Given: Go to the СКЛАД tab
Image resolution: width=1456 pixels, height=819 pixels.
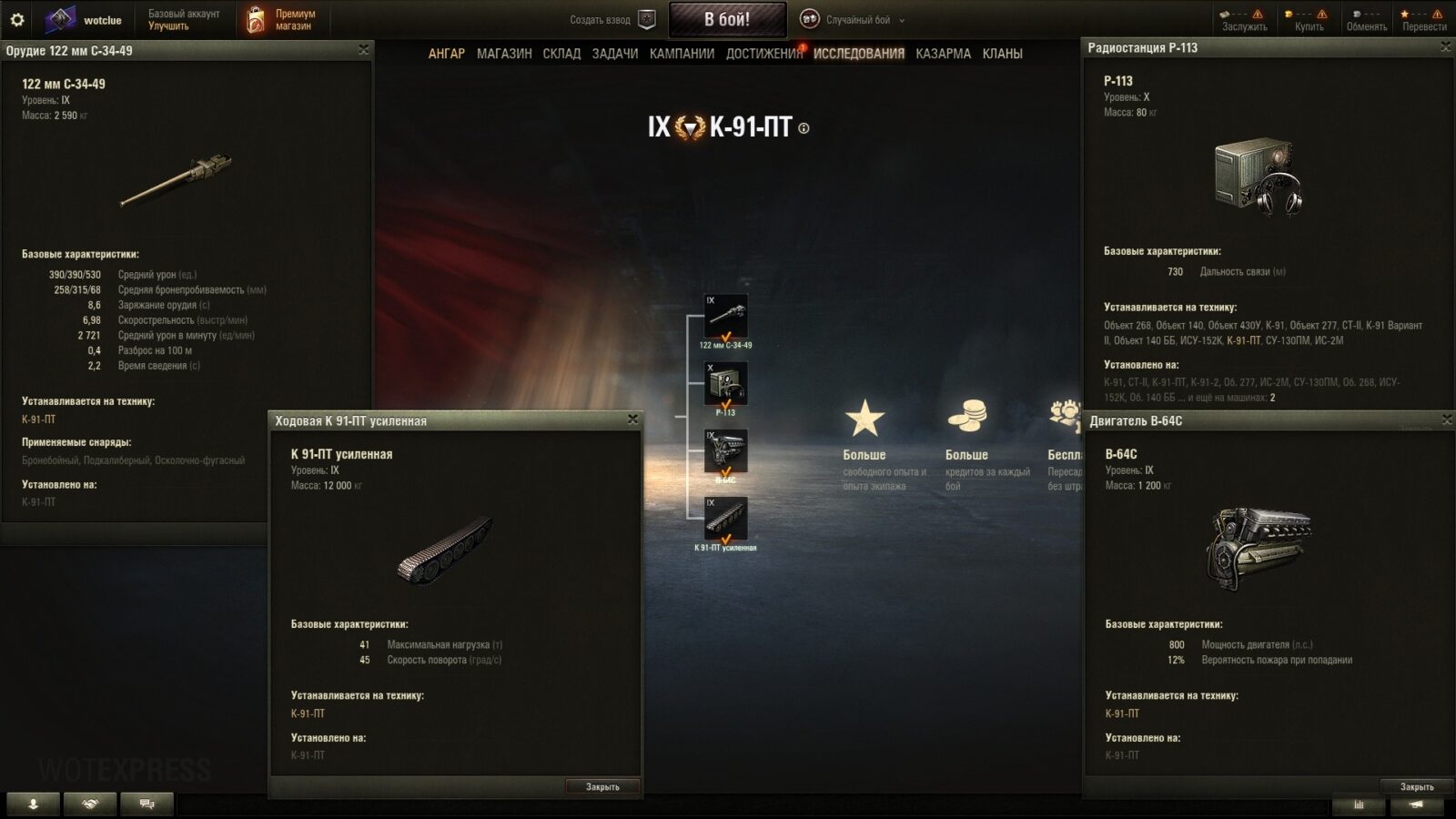Looking at the screenshot, I should [561, 54].
